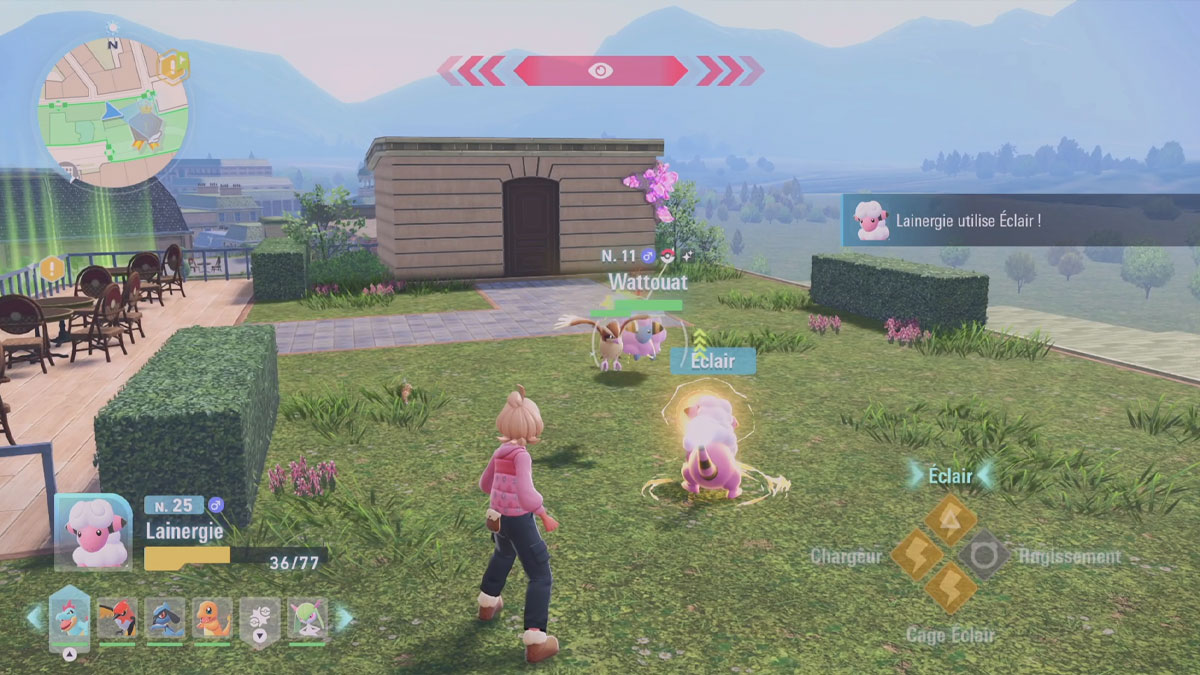The image size is (1200, 675).
Task: Click the red eye target indicator
Action: pos(600,70)
